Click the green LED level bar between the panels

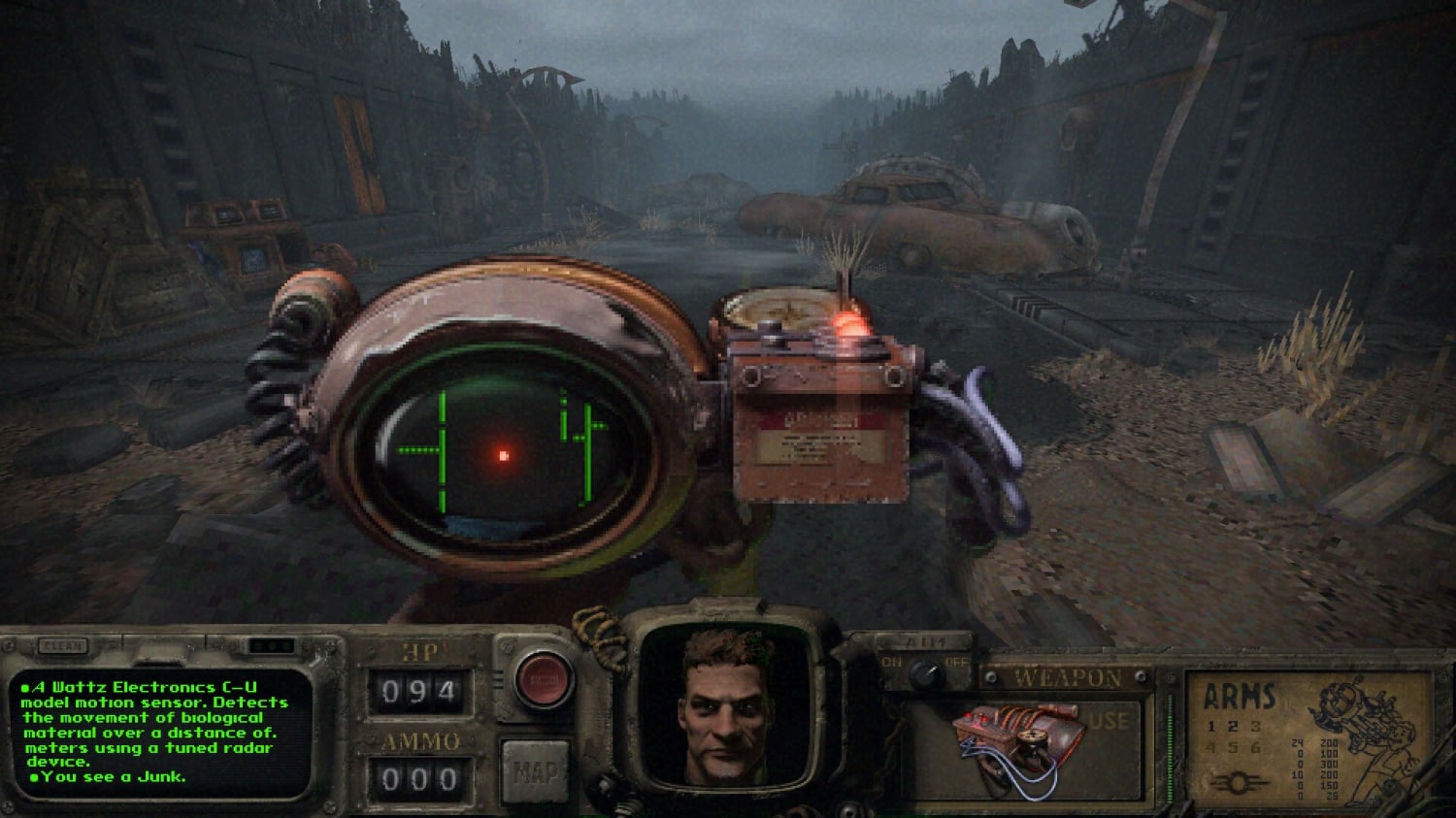click(1170, 747)
